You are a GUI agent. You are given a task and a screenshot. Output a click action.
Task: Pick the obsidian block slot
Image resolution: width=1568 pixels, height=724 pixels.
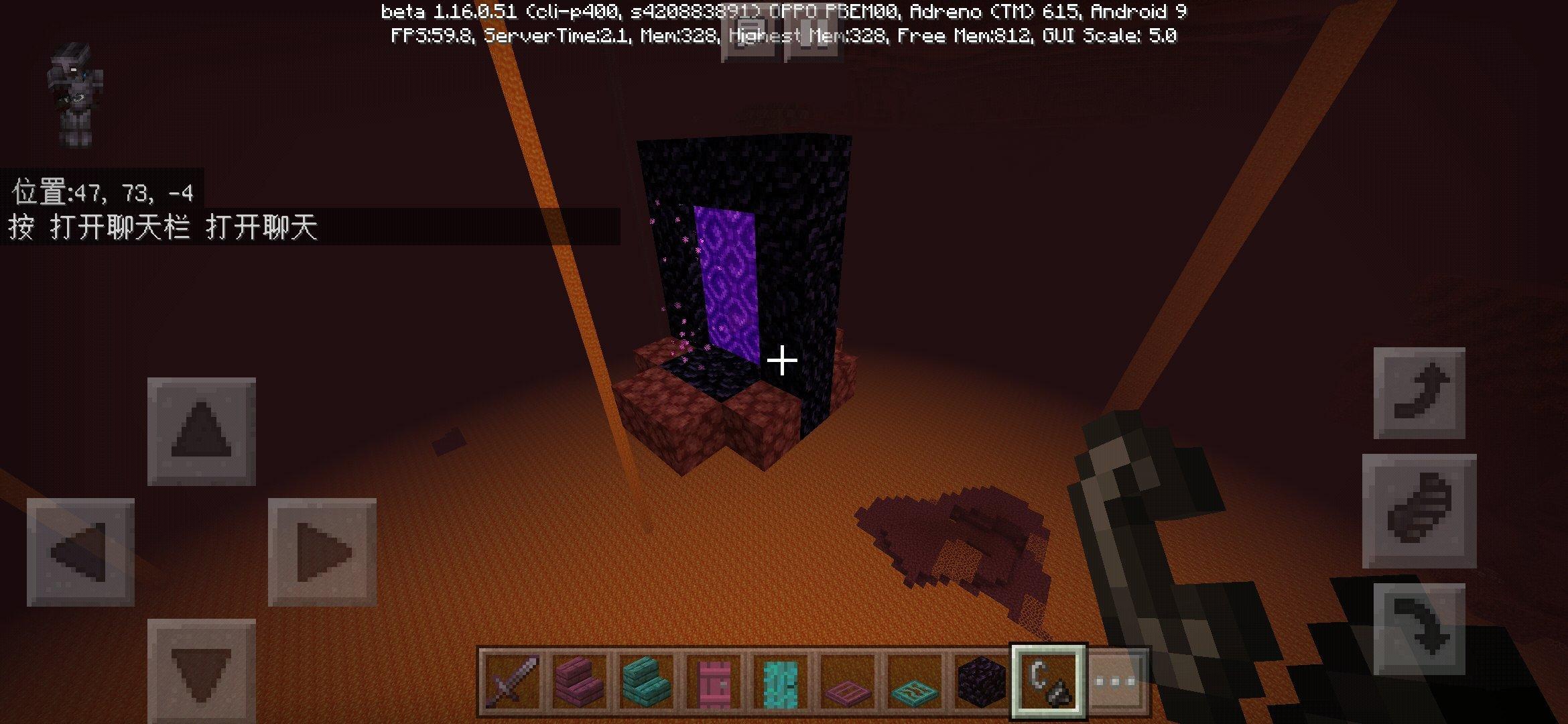tap(981, 682)
